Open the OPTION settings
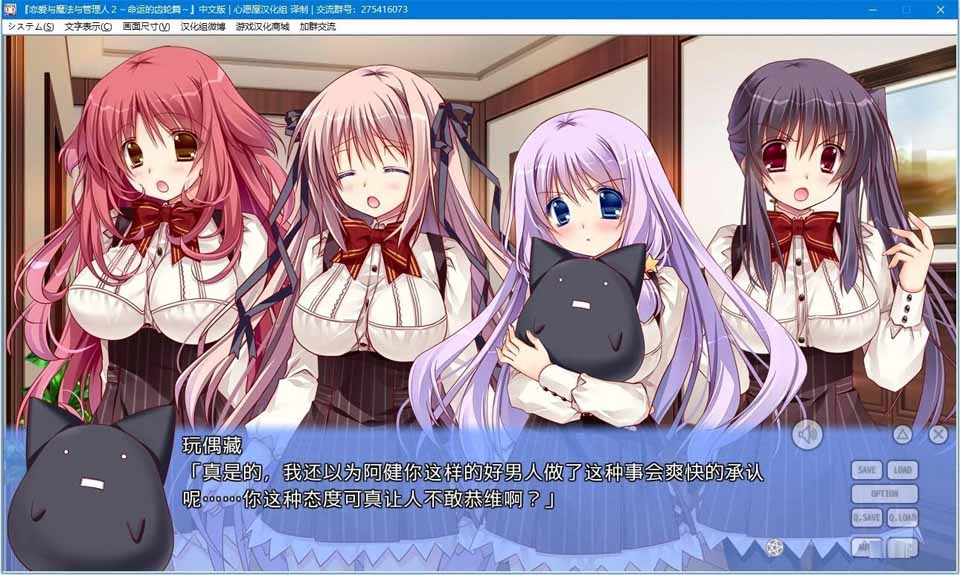This screenshot has width=960, height=575. 884,494
